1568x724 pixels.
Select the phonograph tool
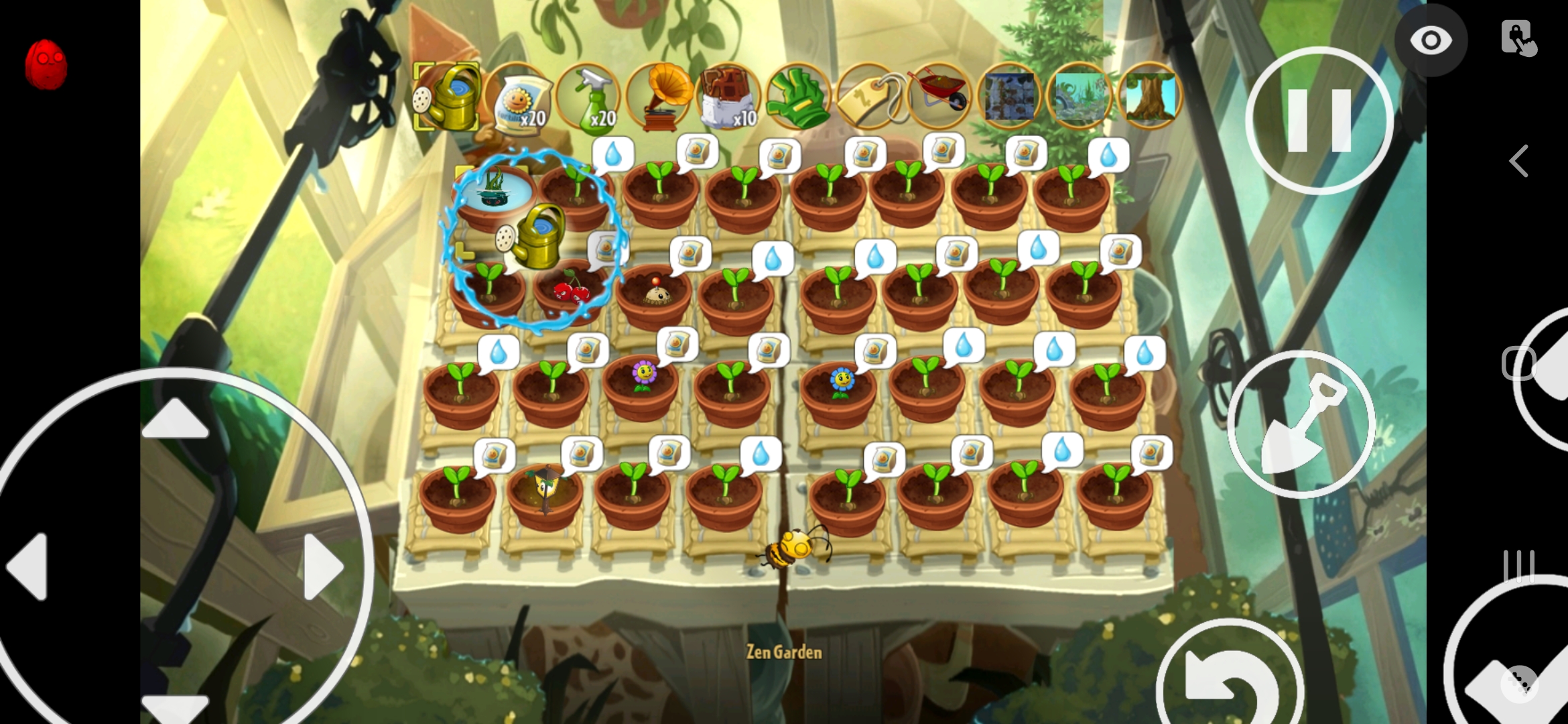661,97
